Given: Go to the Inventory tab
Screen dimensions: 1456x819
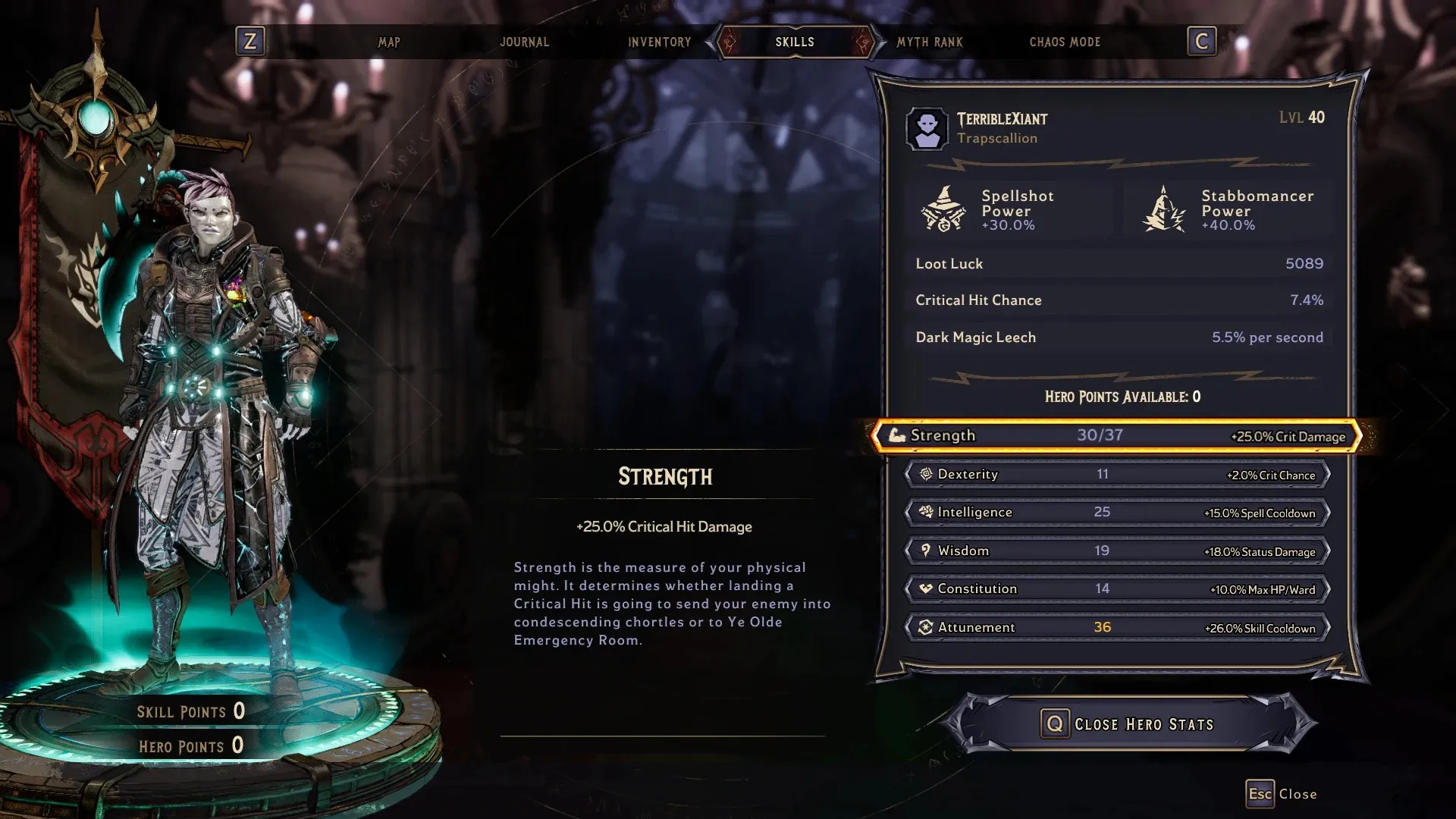Looking at the screenshot, I should click(659, 42).
